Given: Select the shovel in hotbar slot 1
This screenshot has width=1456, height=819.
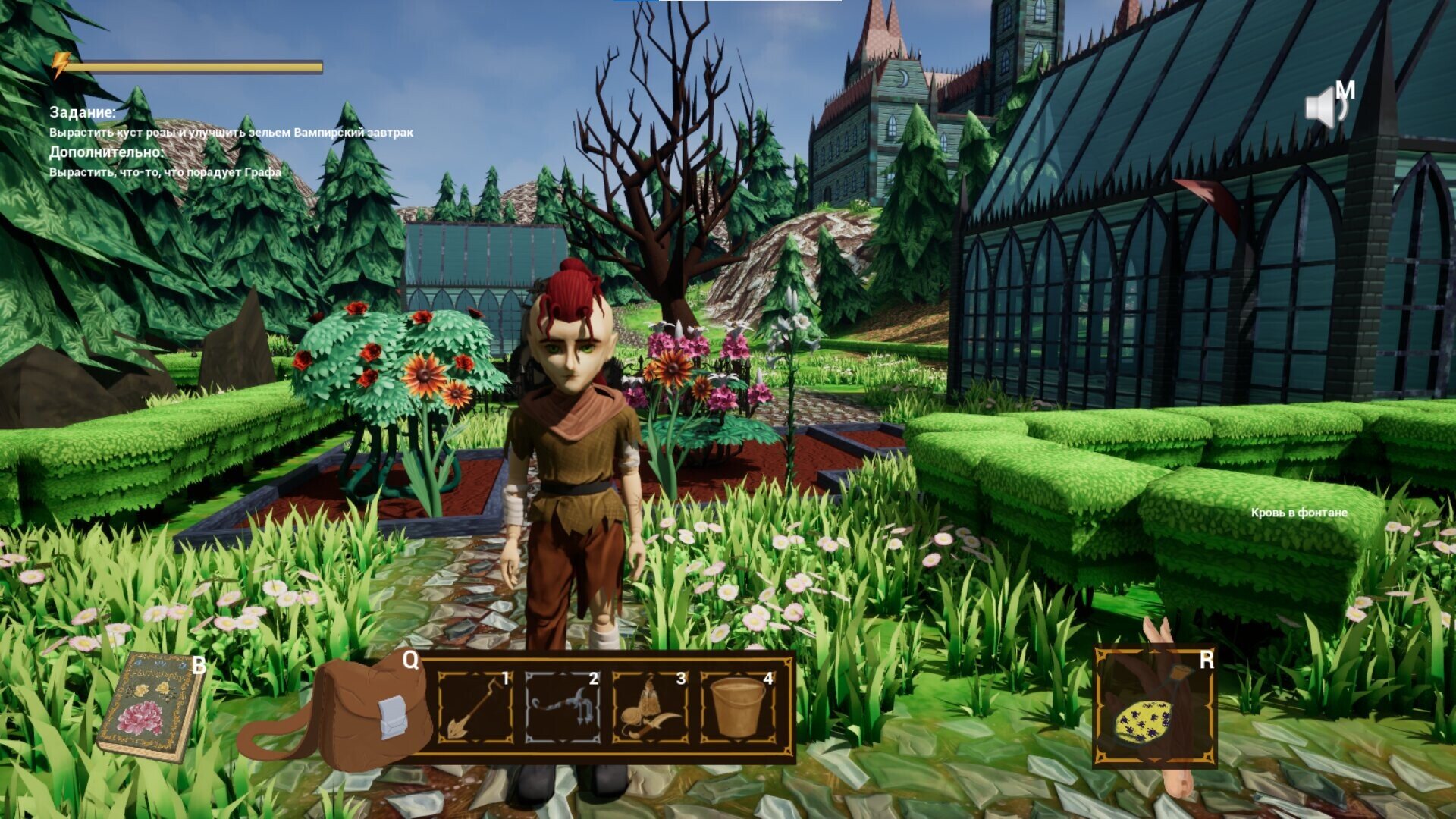Looking at the screenshot, I should [475, 708].
